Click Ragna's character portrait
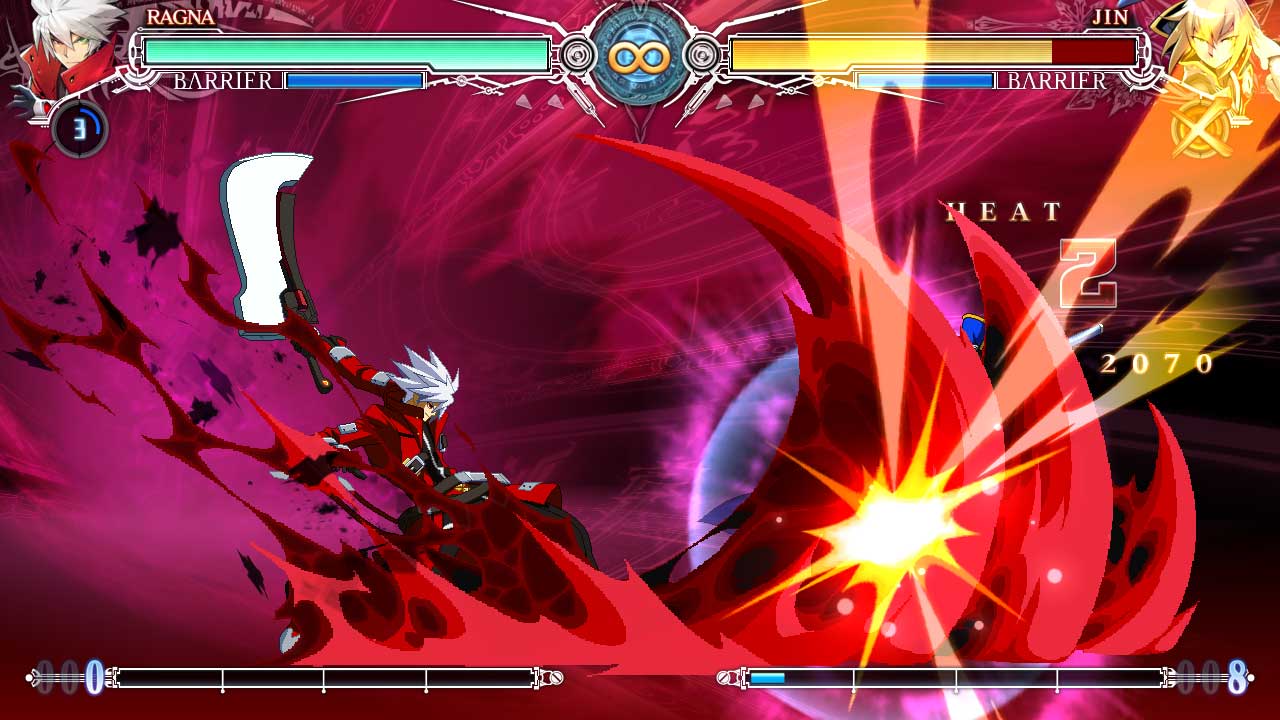 [60, 55]
